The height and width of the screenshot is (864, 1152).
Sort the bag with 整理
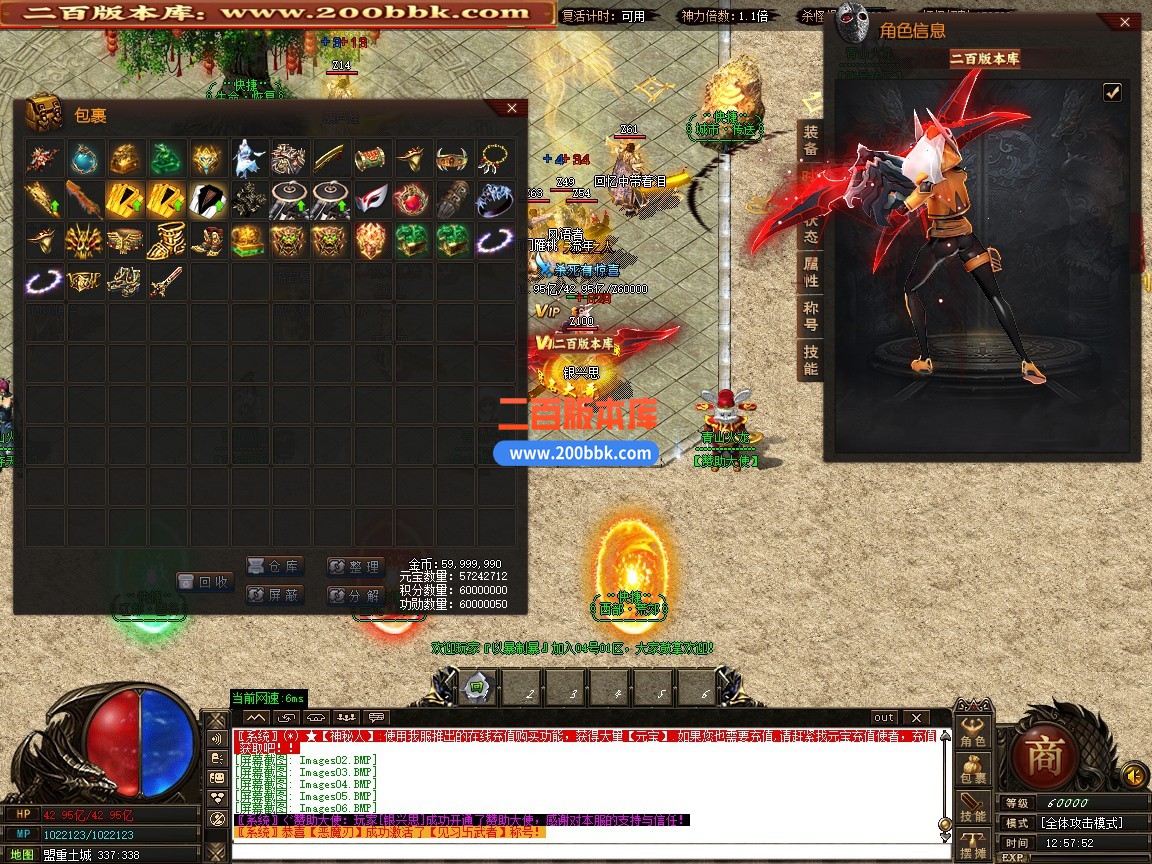355,566
